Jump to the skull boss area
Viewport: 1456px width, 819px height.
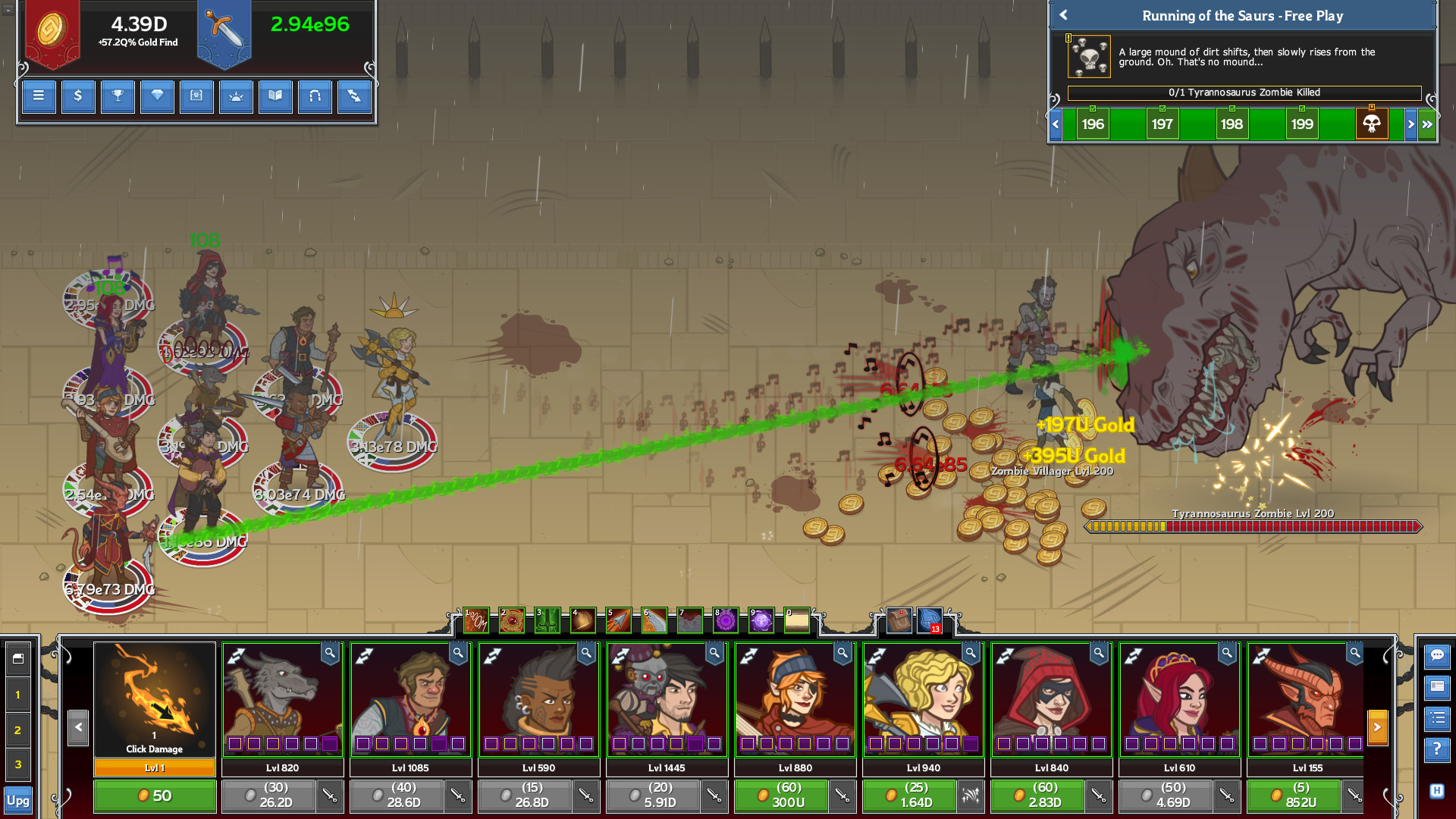1371,124
